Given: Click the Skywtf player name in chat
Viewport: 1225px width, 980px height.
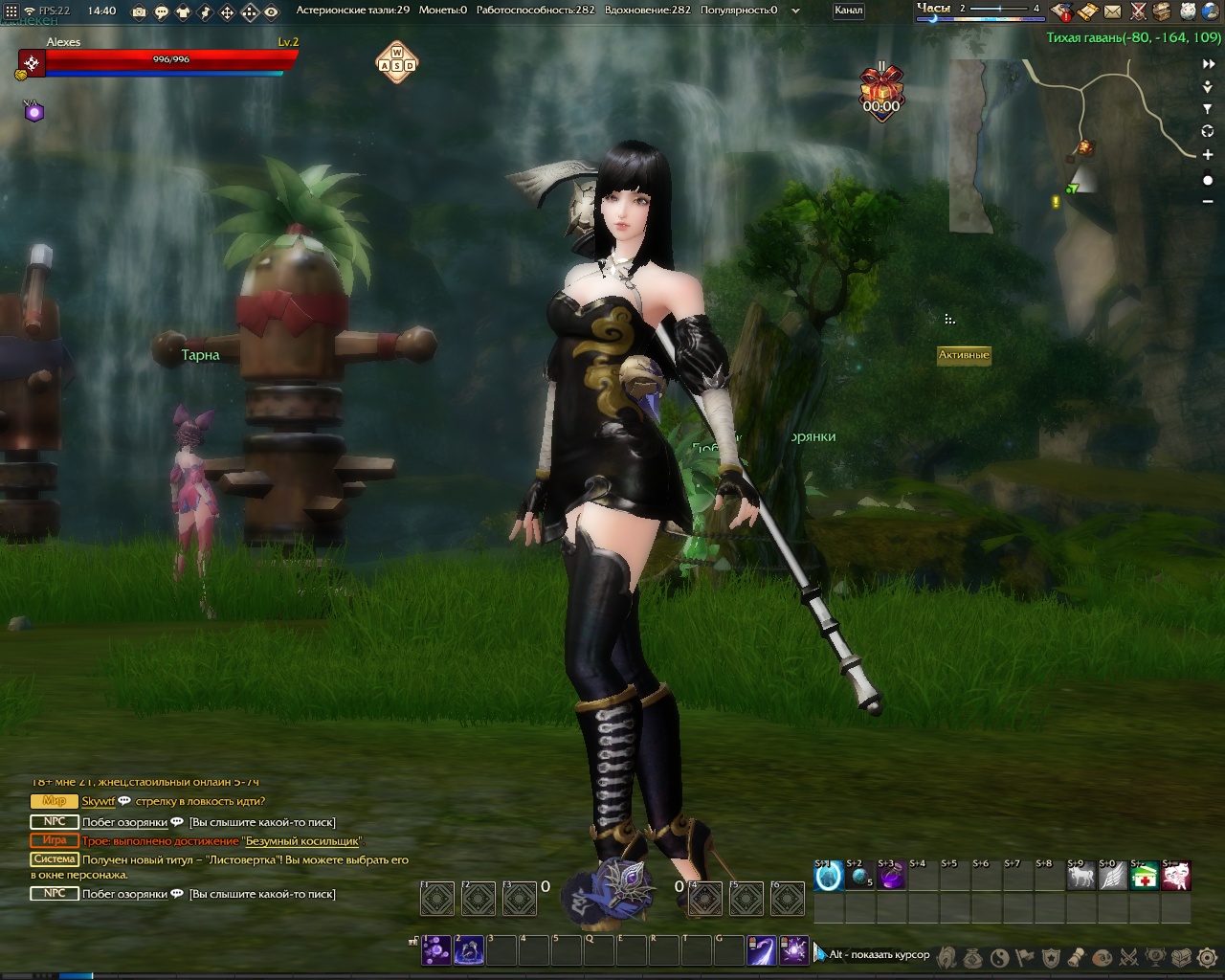Looking at the screenshot, I should coord(98,802).
